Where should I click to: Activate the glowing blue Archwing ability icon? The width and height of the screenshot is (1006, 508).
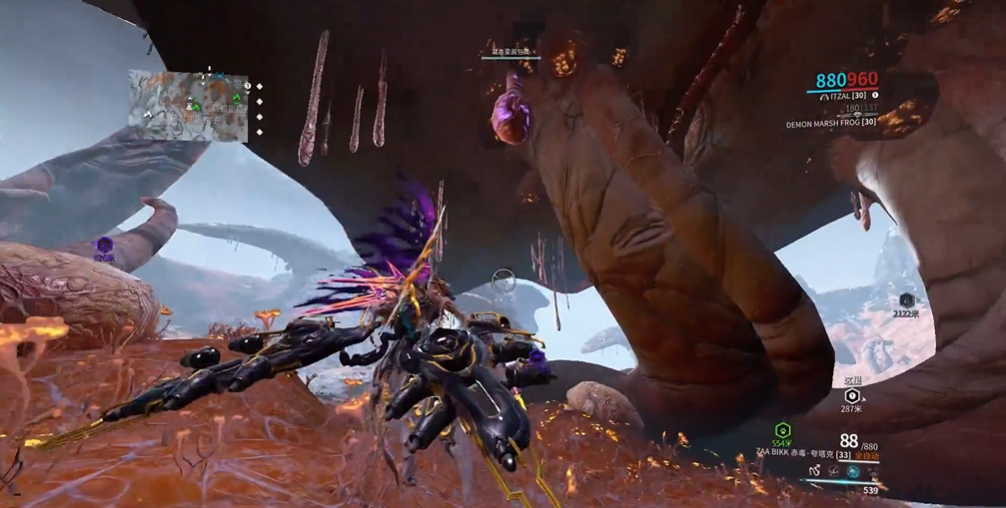[x=853, y=471]
